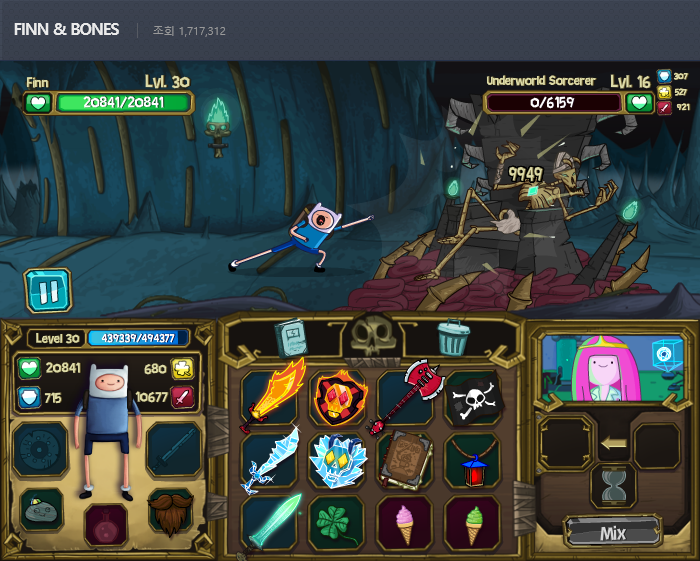This screenshot has width=700, height=561.
Task: Click the trash can icon
Action: (x=453, y=338)
